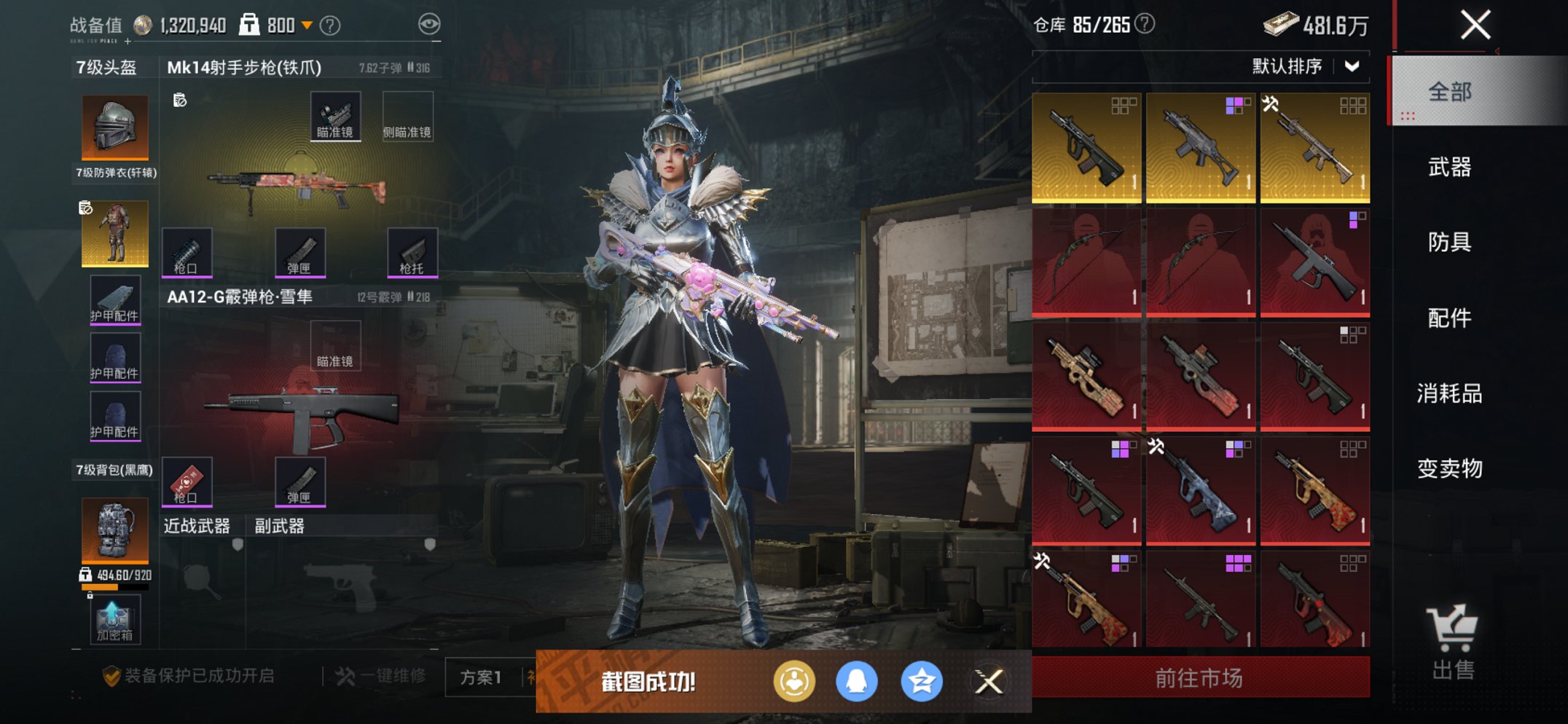Screen dimensions: 1568x724
Task: Close the inventory screen
Action: point(1475,25)
